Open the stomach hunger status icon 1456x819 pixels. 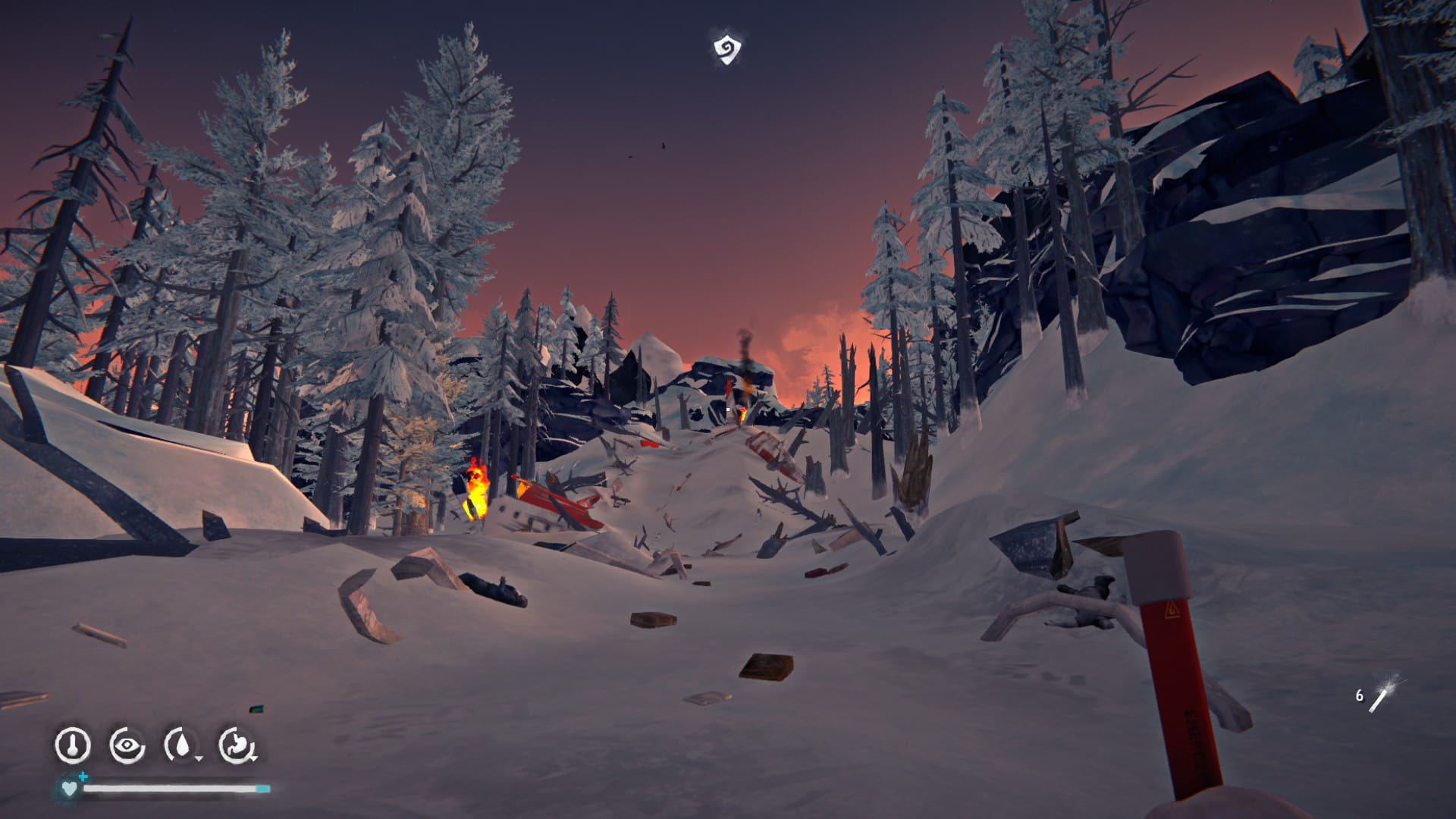237,745
